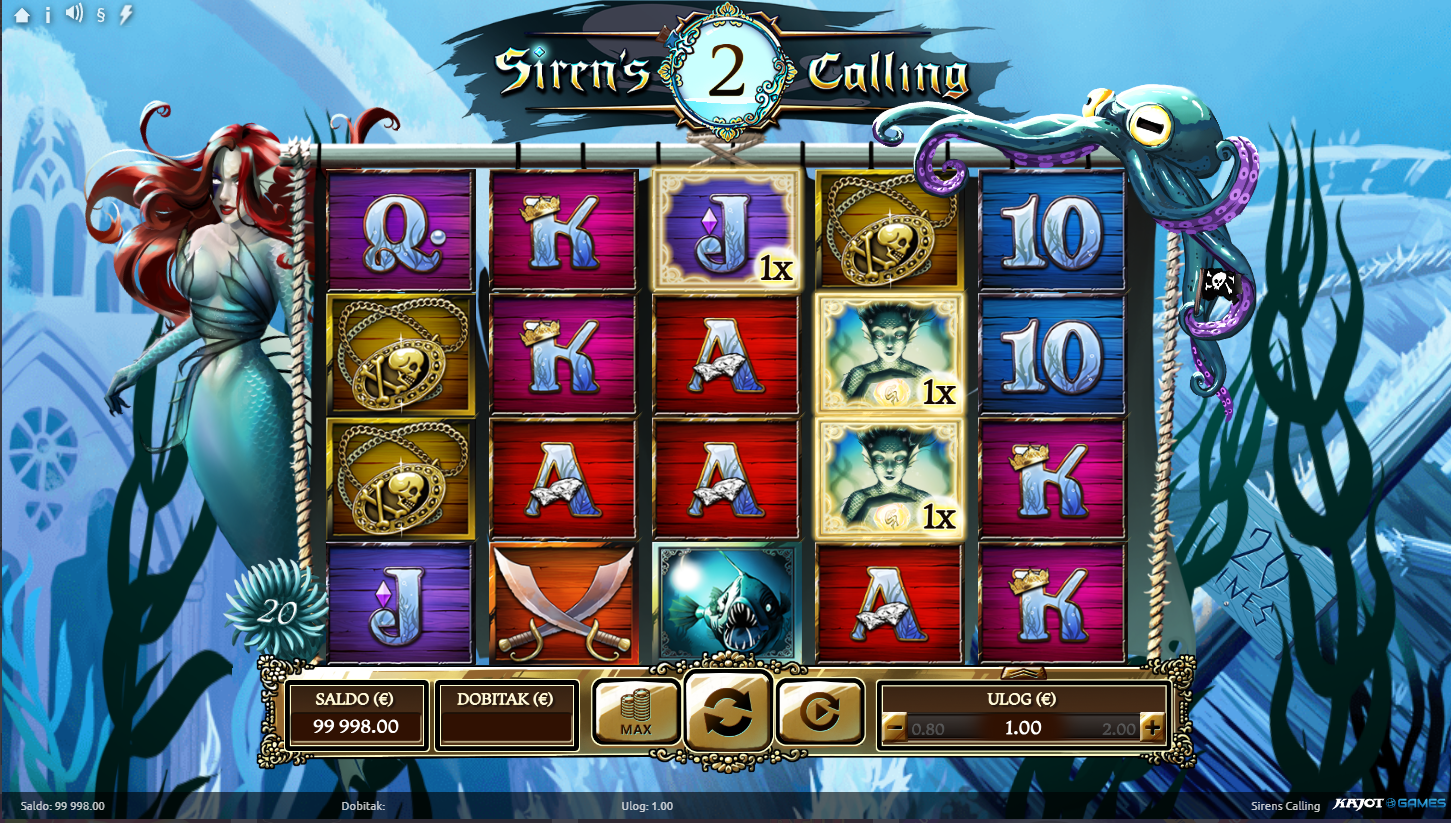Go to the home lobby icon

coord(22,15)
